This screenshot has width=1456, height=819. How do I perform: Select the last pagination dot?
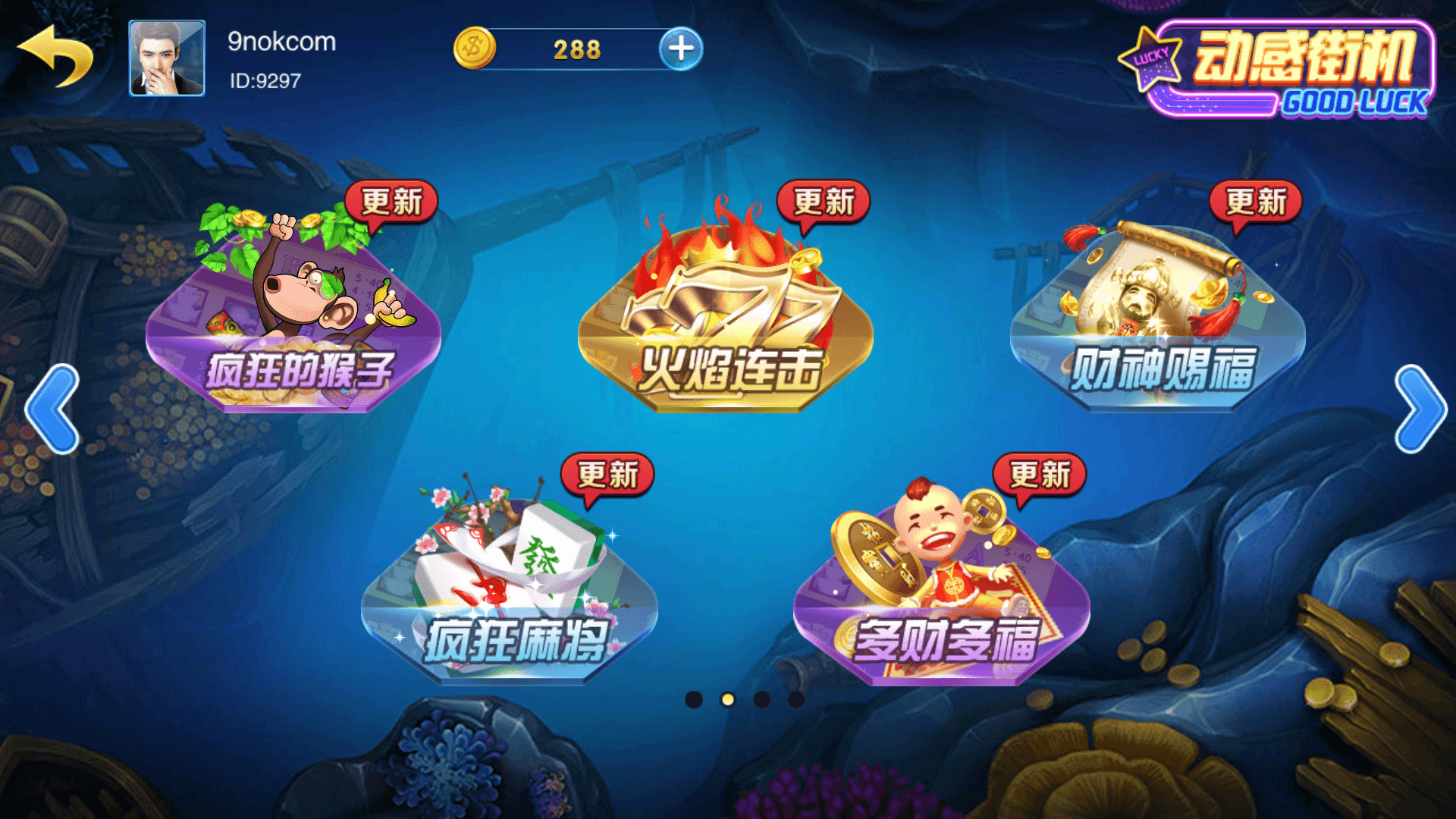click(x=796, y=699)
